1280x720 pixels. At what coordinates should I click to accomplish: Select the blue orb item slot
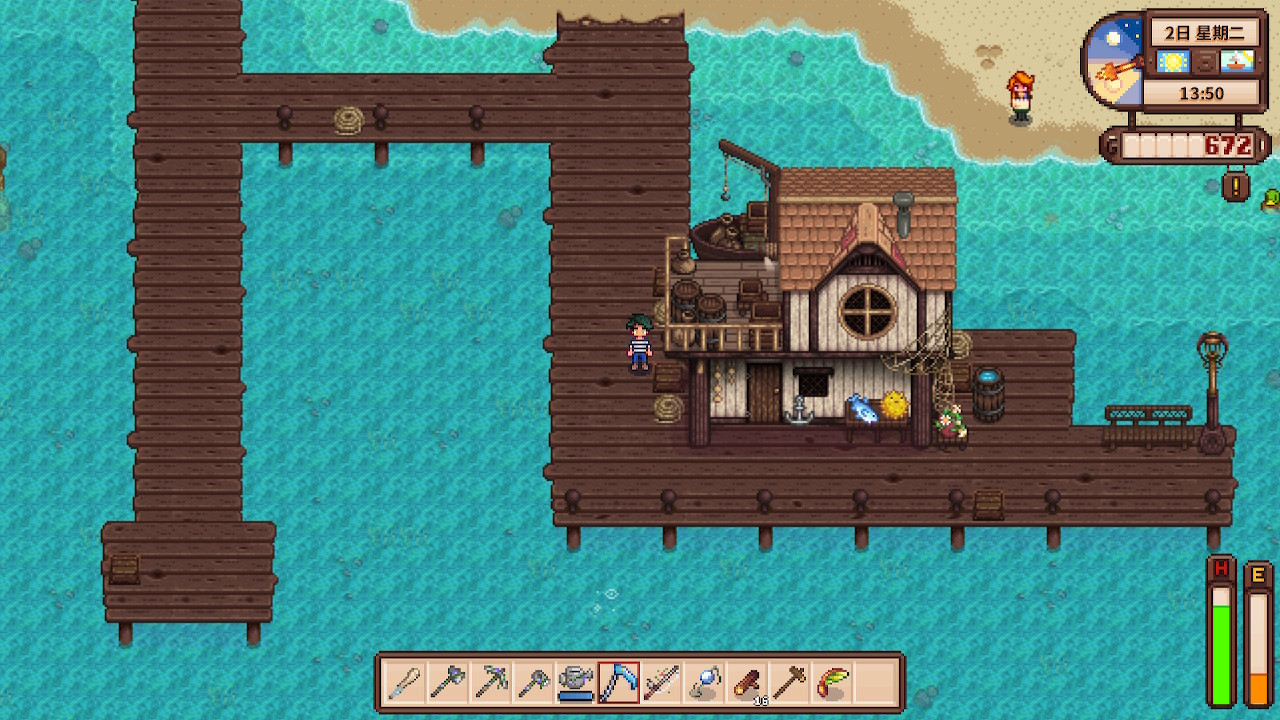(705, 683)
